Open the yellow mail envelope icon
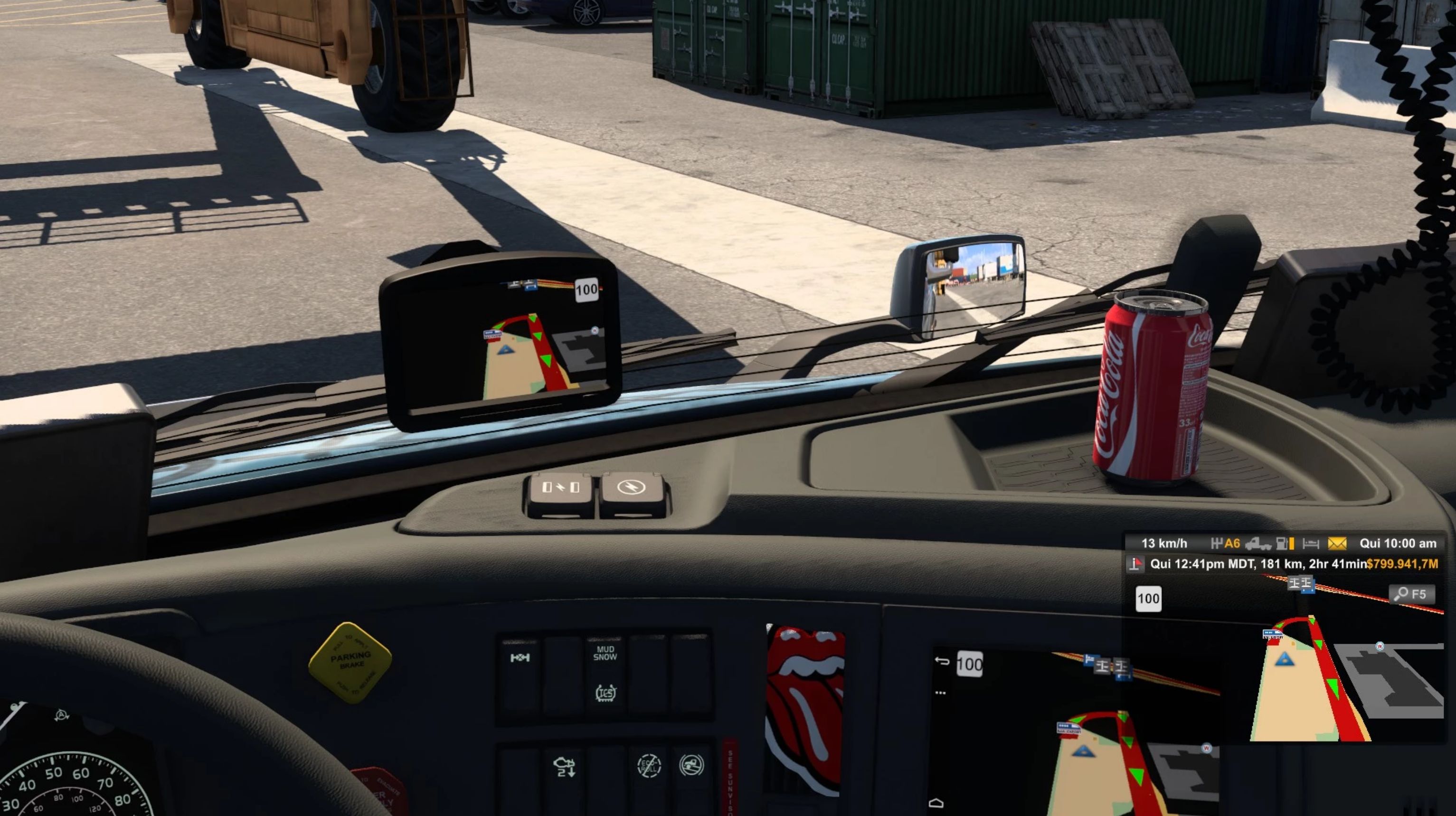This screenshot has width=1456, height=816. coord(1337,544)
